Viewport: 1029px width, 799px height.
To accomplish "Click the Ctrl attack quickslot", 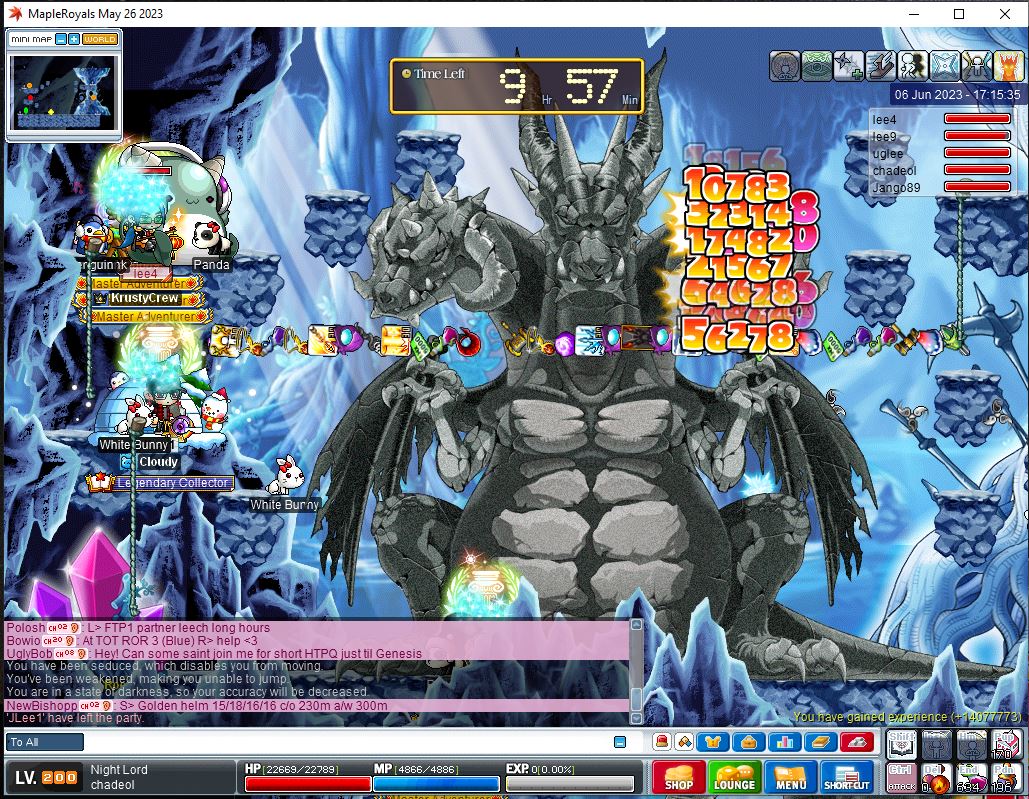I will (900, 776).
